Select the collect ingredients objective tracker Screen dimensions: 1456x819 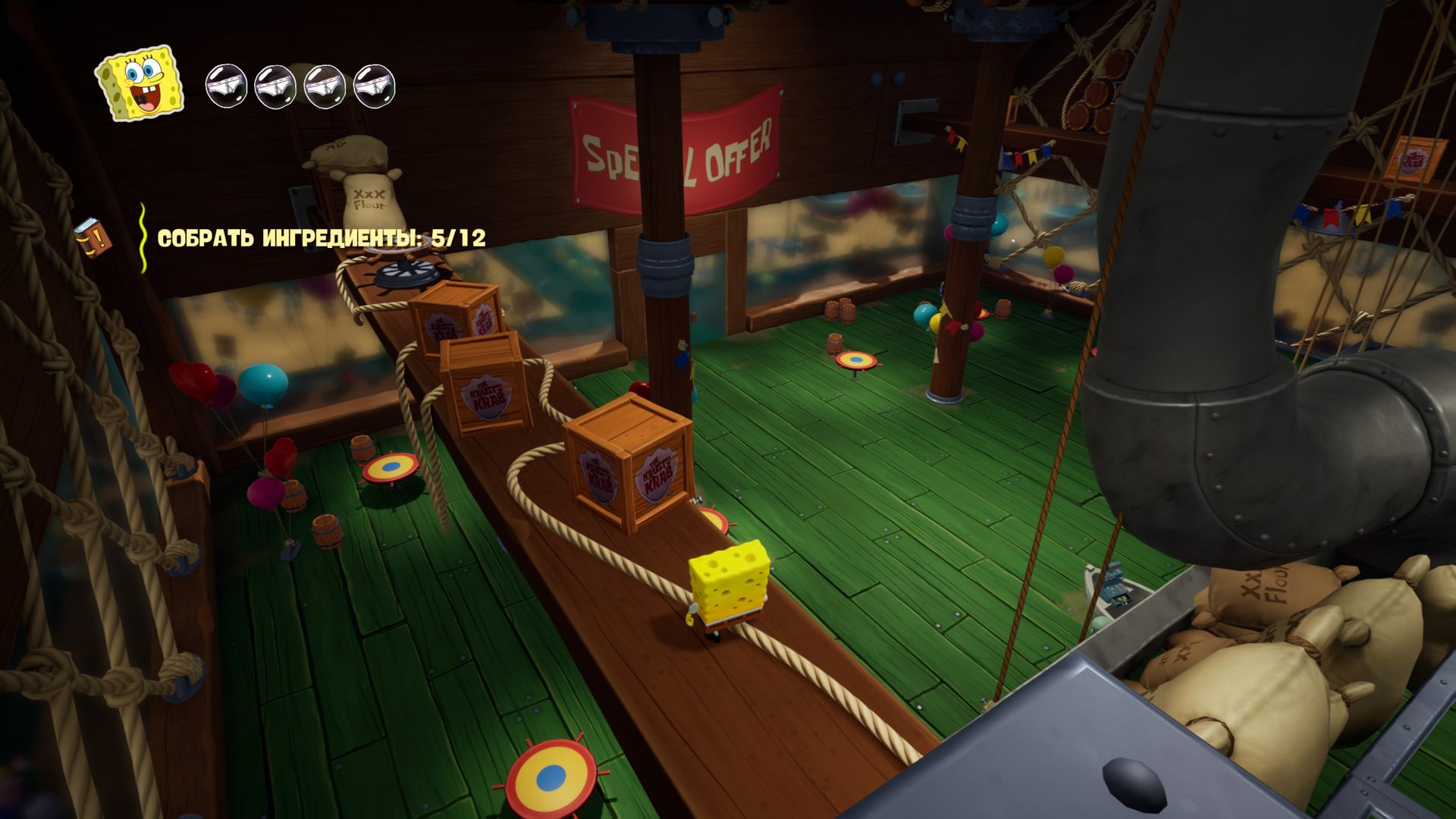[x=321, y=238]
